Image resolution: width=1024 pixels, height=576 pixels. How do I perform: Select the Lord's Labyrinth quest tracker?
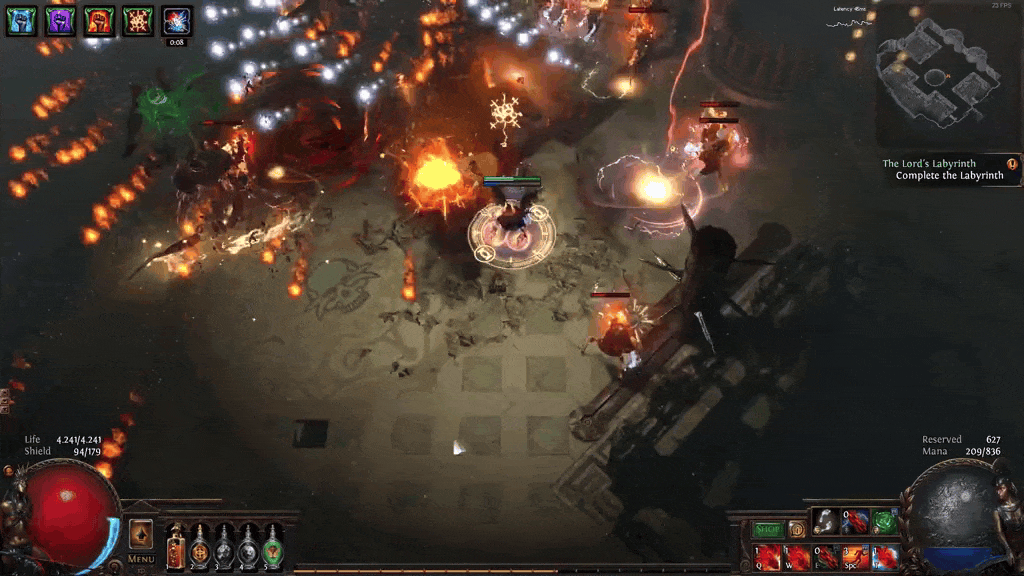(942, 169)
